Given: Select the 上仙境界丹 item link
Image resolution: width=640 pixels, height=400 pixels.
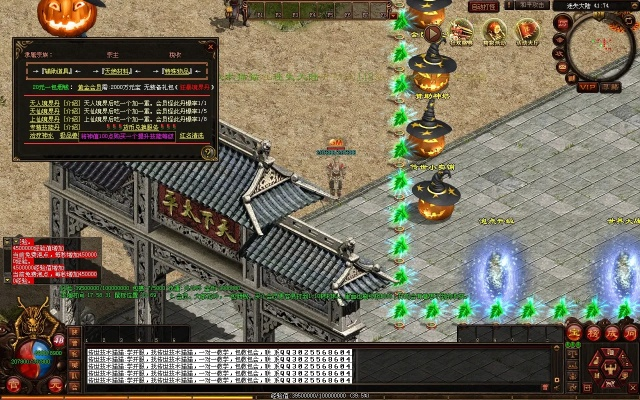Looking at the screenshot, I should pyautogui.click(x=42, y=119).
